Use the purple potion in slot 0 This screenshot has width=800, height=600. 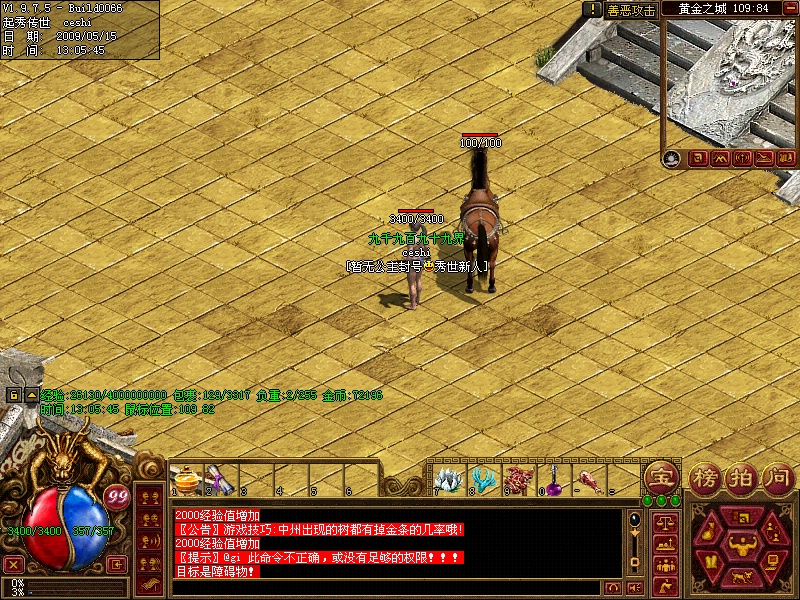[551, 479]
